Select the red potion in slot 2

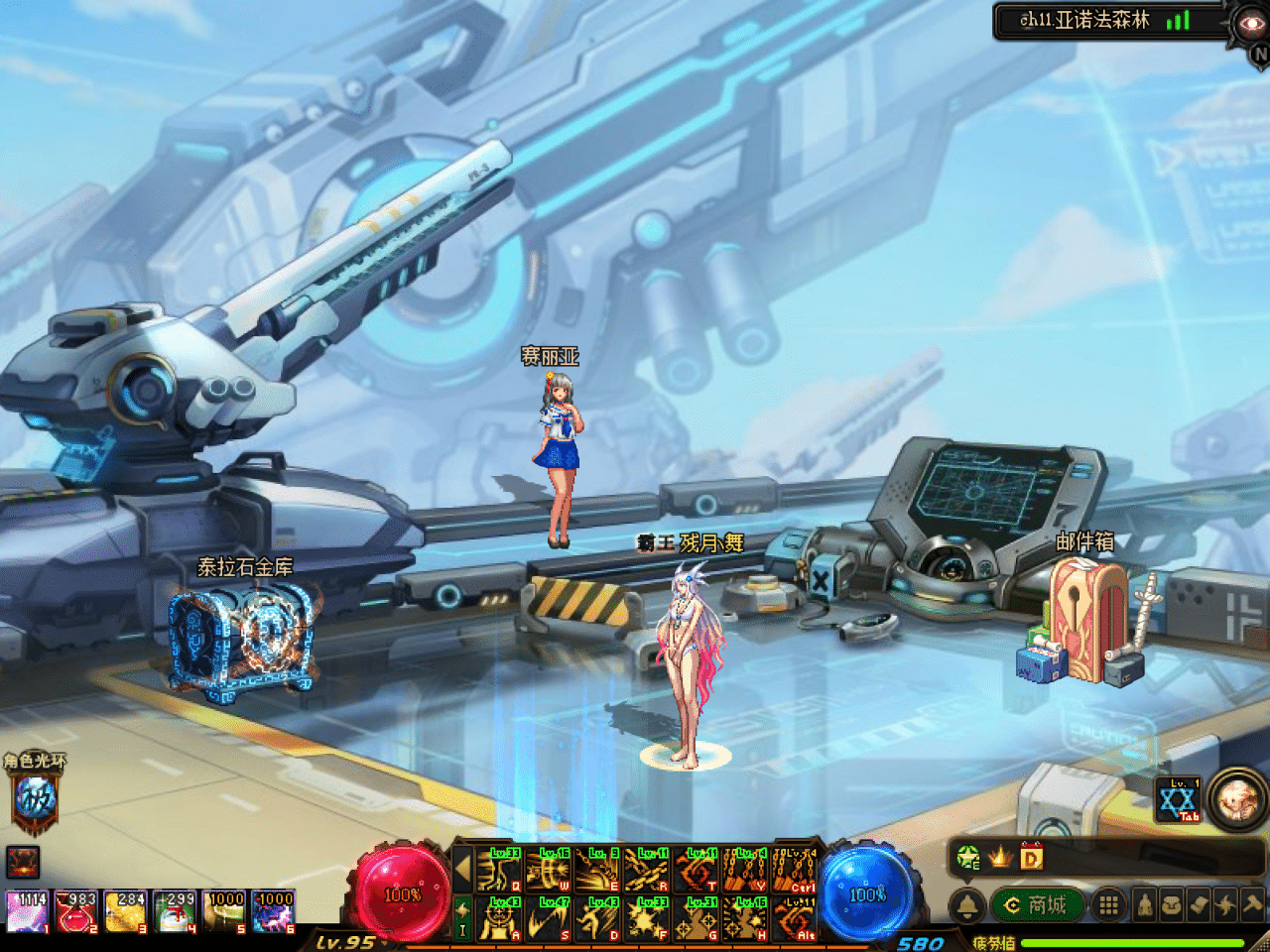76,912
